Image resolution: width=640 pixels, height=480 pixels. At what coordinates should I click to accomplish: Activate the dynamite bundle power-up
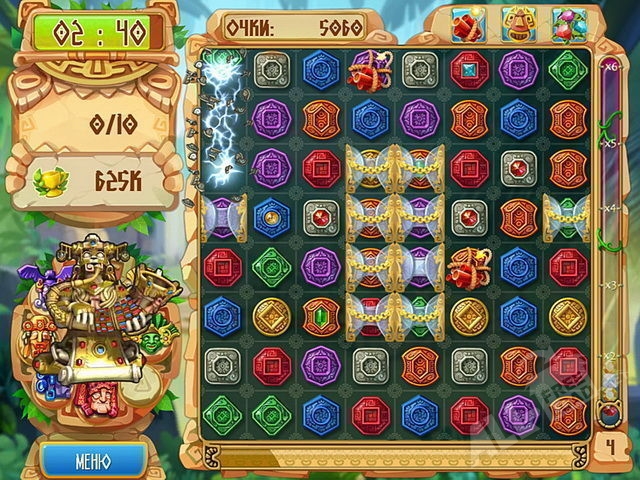pos(468,24)
